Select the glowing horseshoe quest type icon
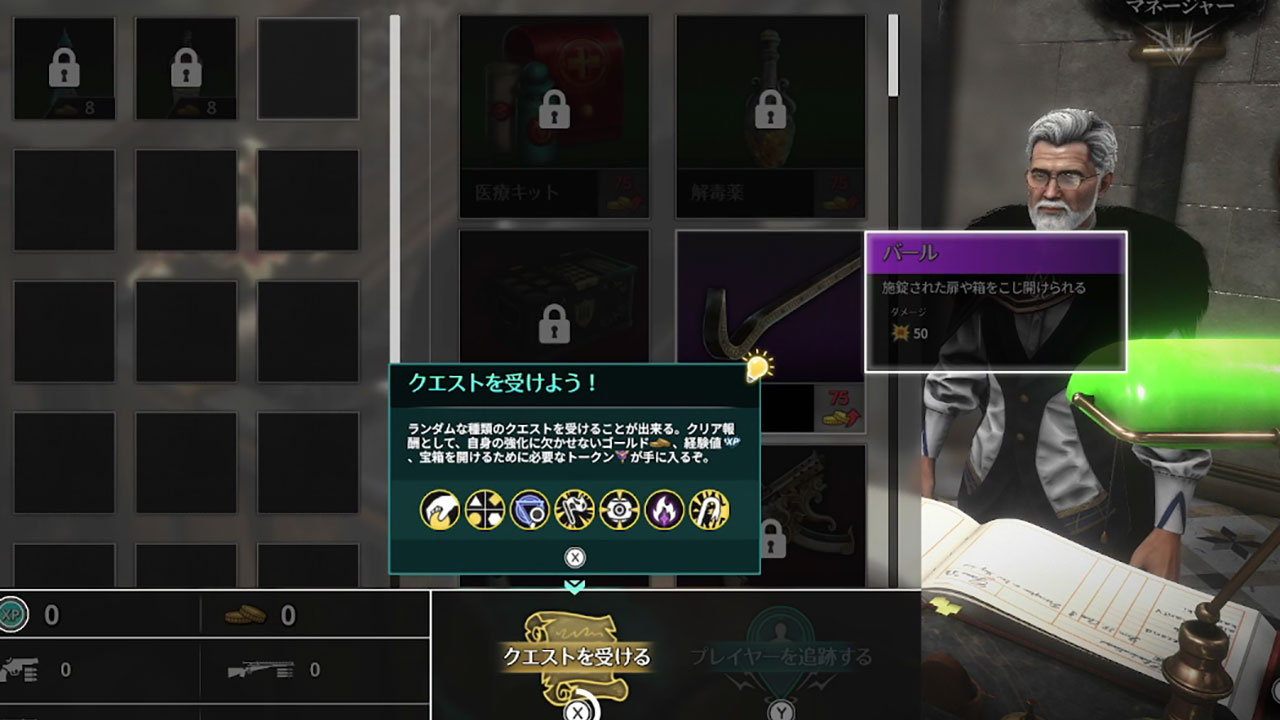The width and height of the screenshot is (1280, 720). tap(708, 510)
